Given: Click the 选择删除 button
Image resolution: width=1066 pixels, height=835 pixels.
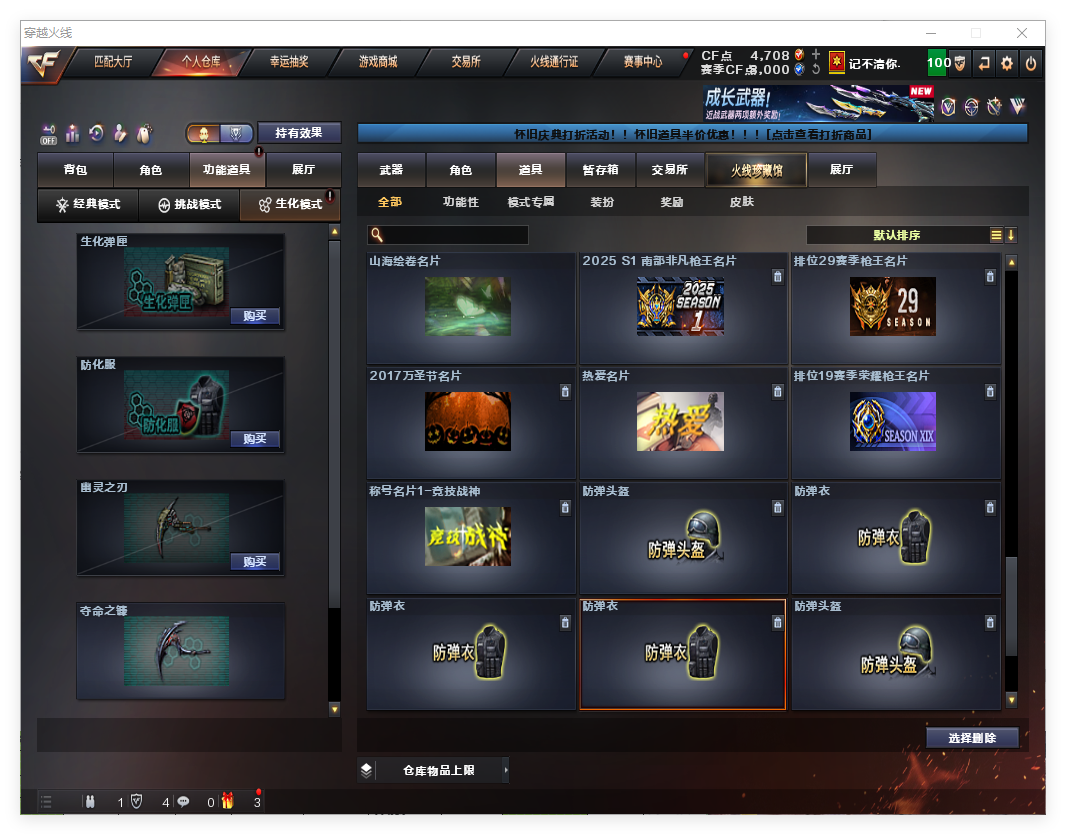Looking at the screenshot, I should [x=972, y=738].
